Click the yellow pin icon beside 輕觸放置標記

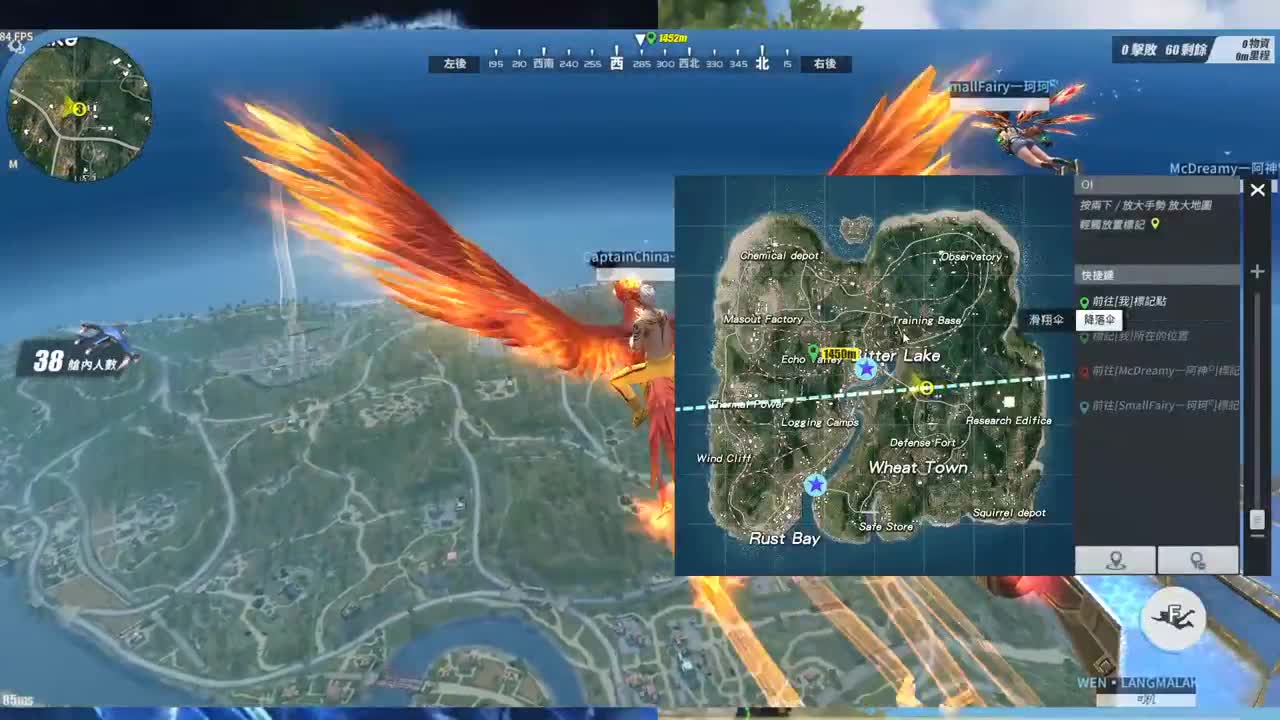coord(1155,225)
